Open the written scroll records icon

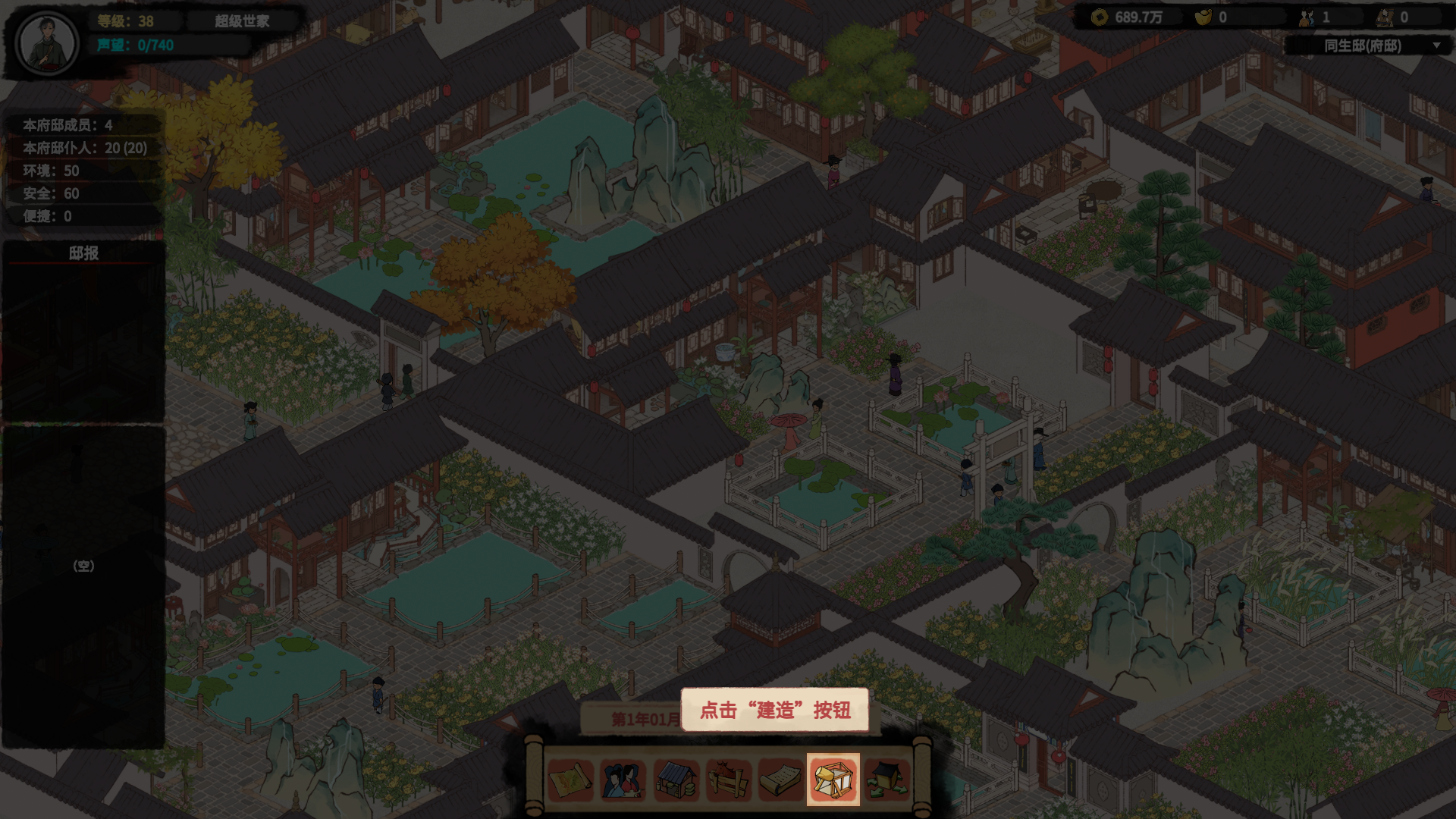780,780
